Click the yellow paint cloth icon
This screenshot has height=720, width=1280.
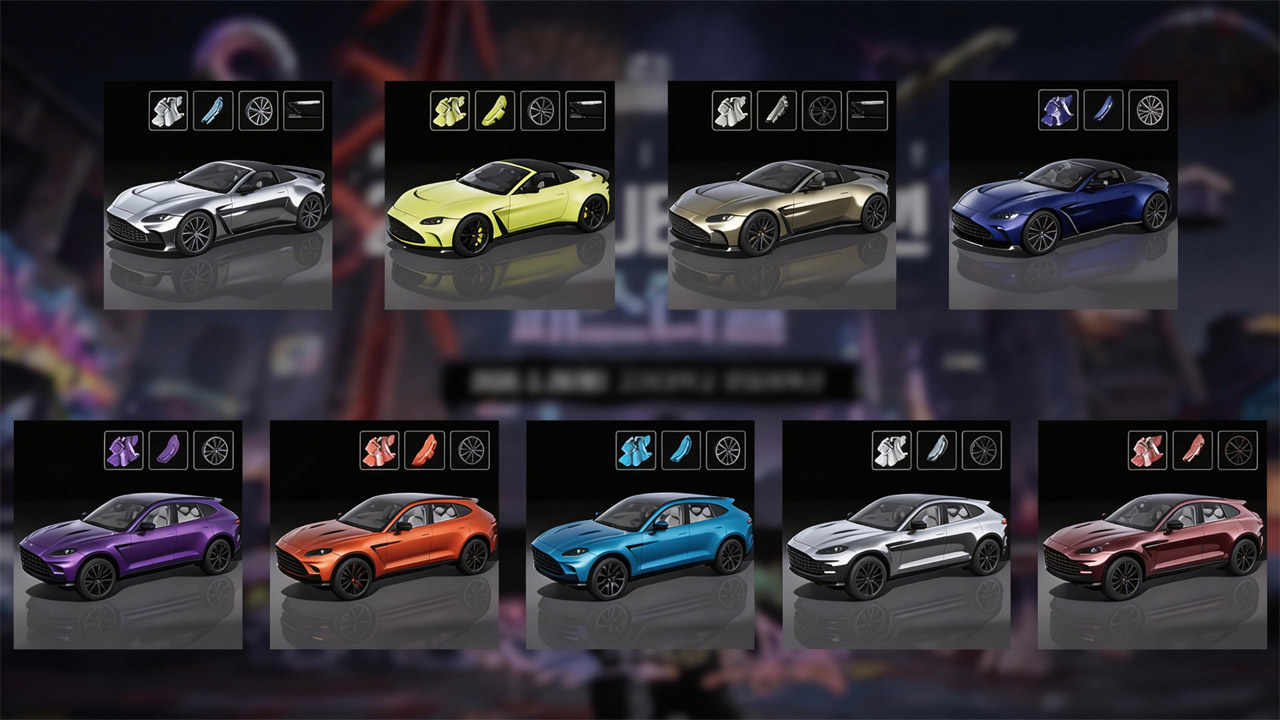(450, 110)
